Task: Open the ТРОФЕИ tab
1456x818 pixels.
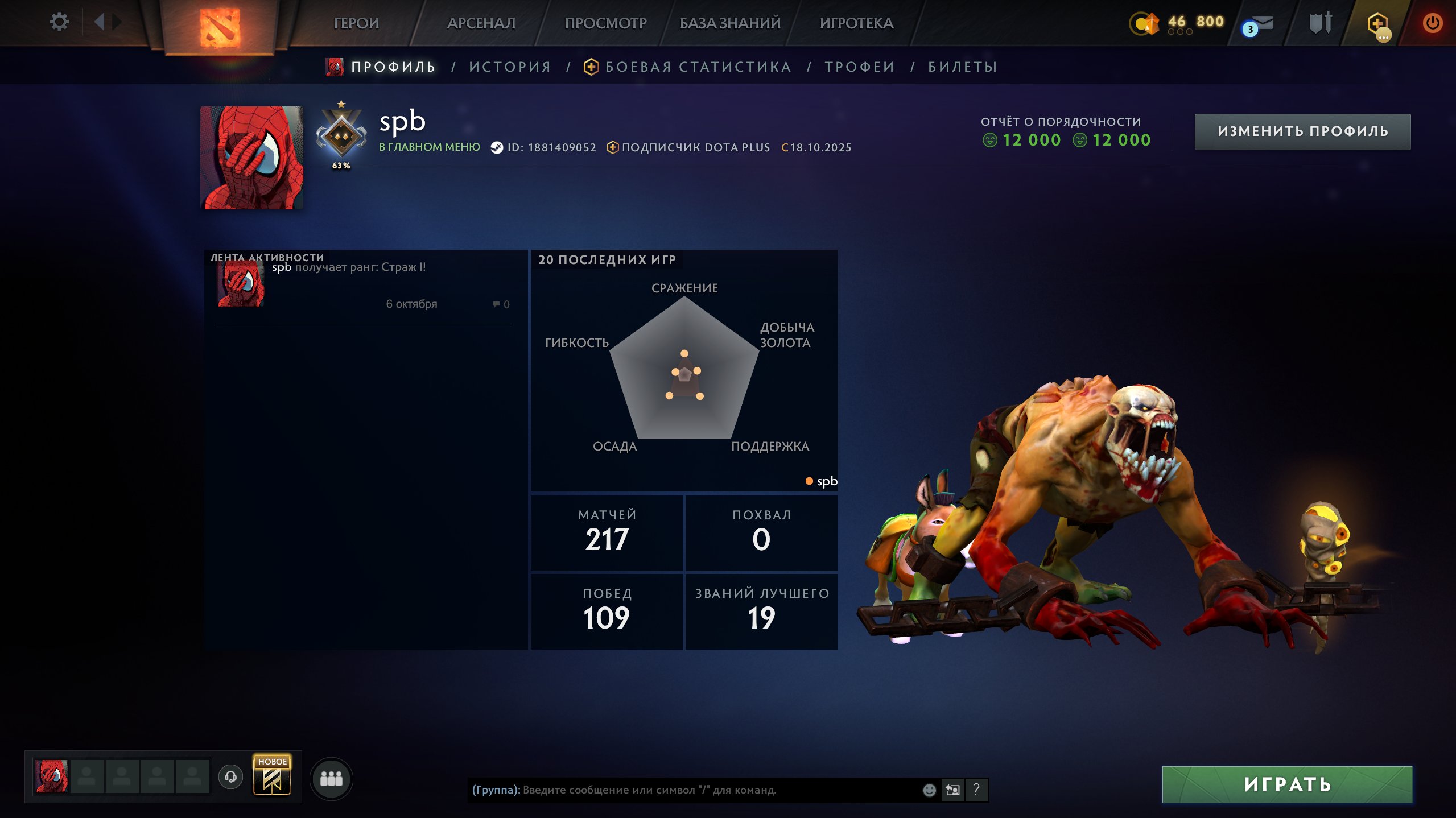Action: (x=860, y=67)
